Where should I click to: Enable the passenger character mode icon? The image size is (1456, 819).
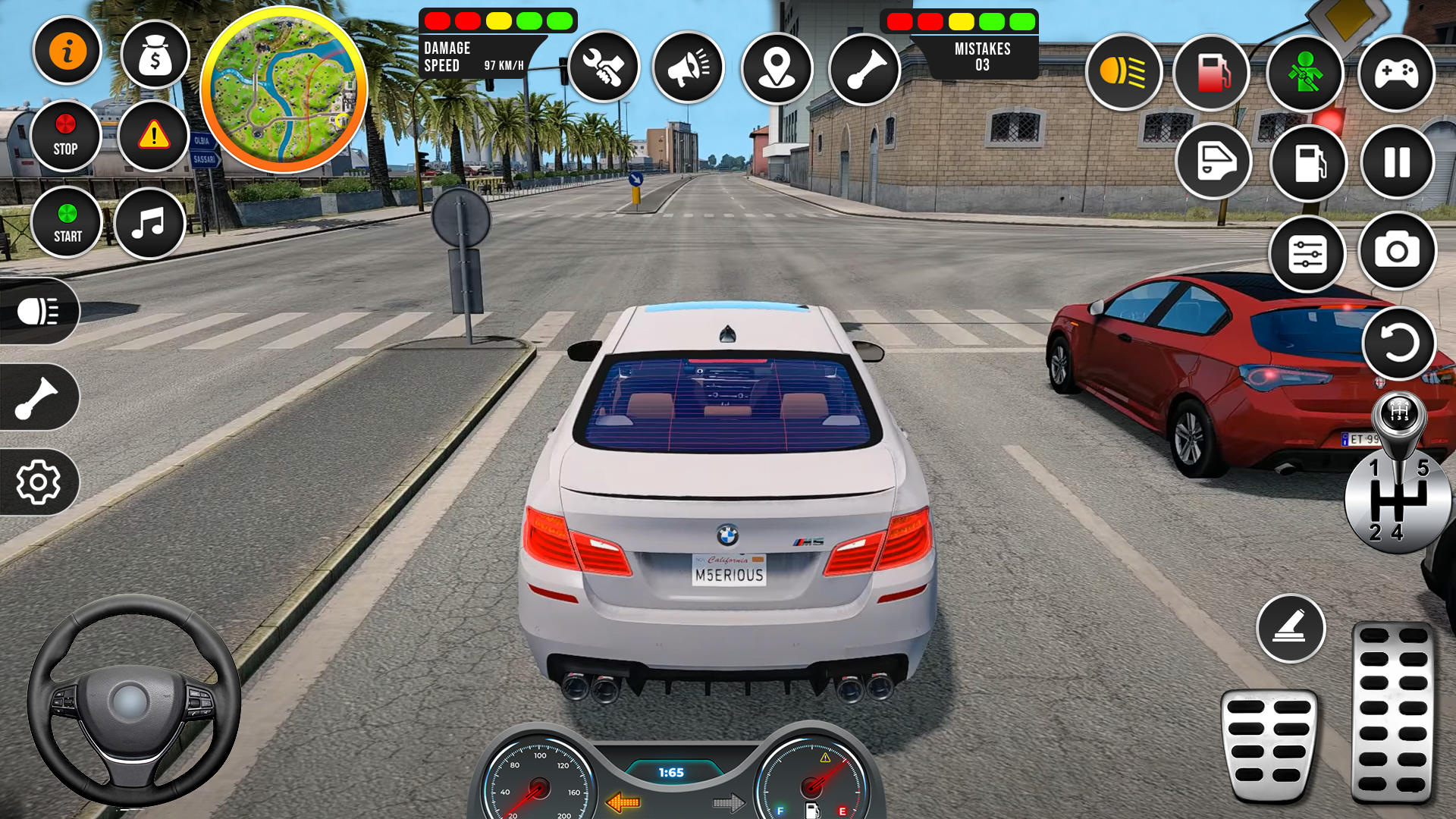(1304, 72)
